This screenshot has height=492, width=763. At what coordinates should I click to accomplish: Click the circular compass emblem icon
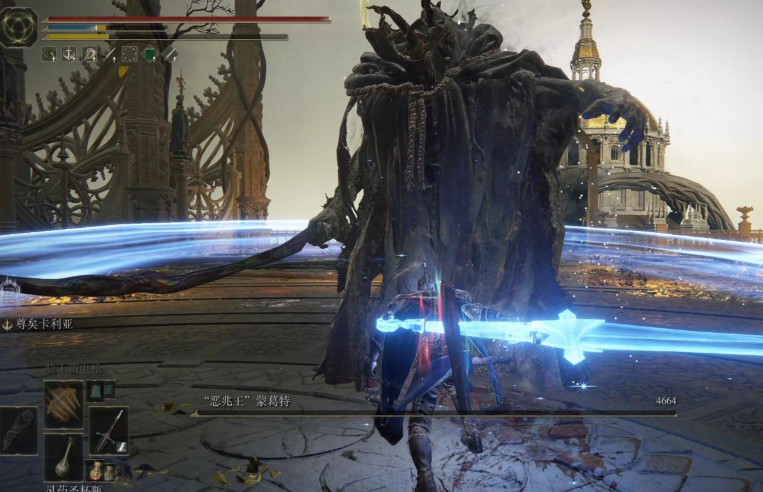pos(19,27)
